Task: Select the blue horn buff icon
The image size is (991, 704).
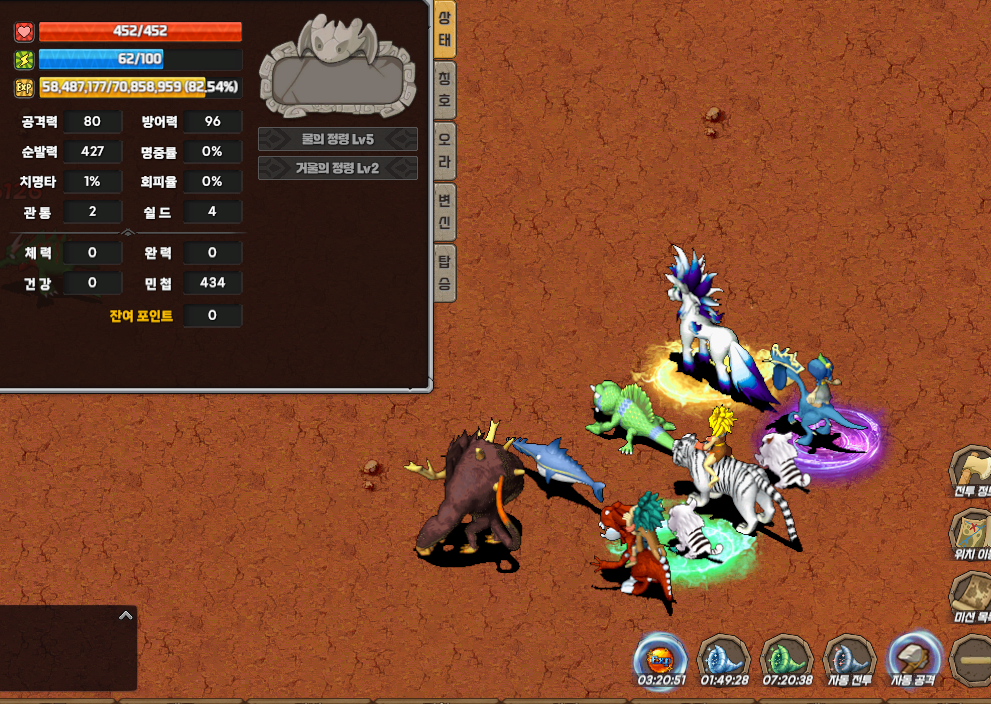Action: (722, 659)
